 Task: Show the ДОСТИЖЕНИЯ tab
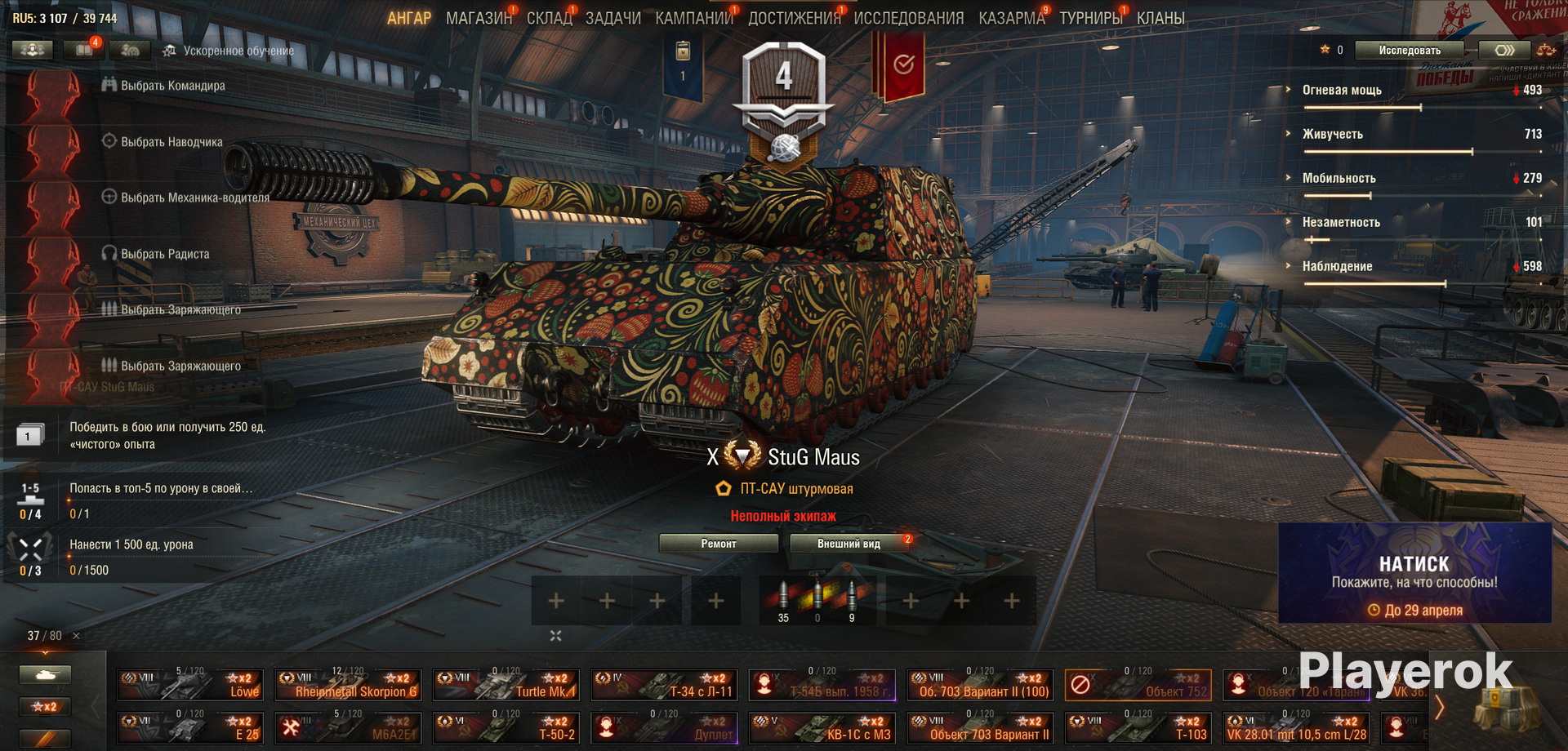794,18
